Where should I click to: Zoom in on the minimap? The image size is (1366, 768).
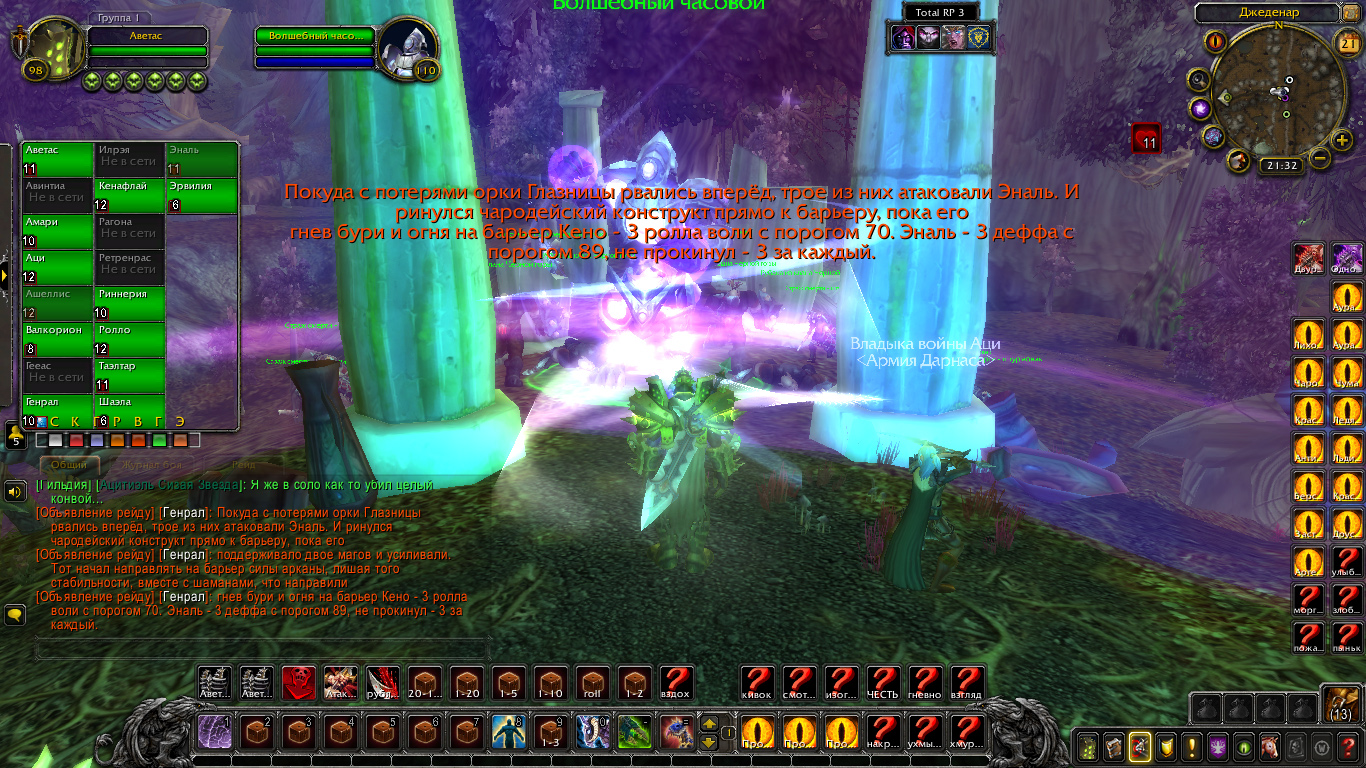coord(1343,140)
